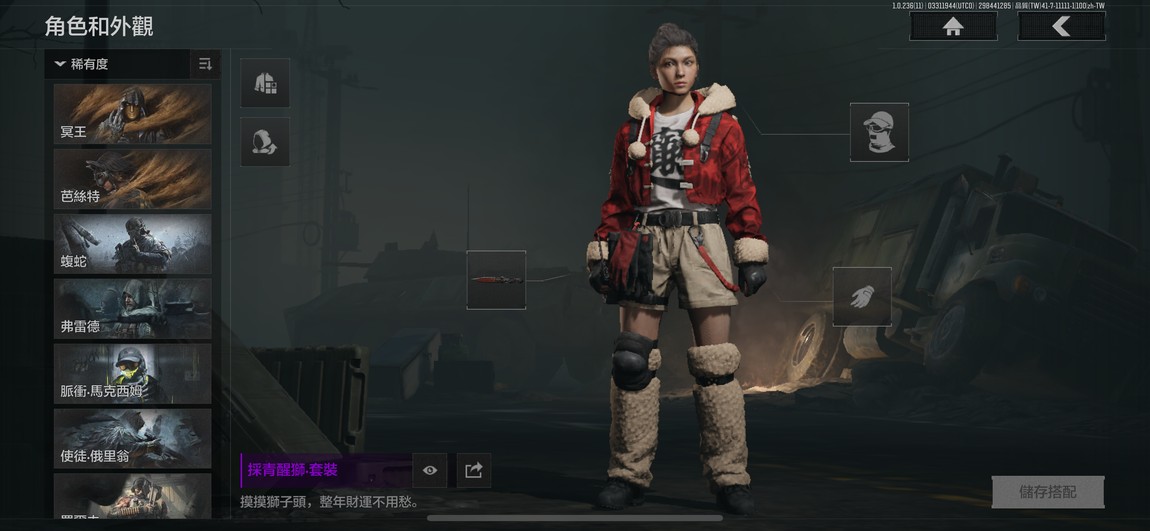This screenshot has height=531, width=1150.
Task: Select the 使徒·俄里翁 character tile
Action: pyautogui.click(x=133, y=439)
